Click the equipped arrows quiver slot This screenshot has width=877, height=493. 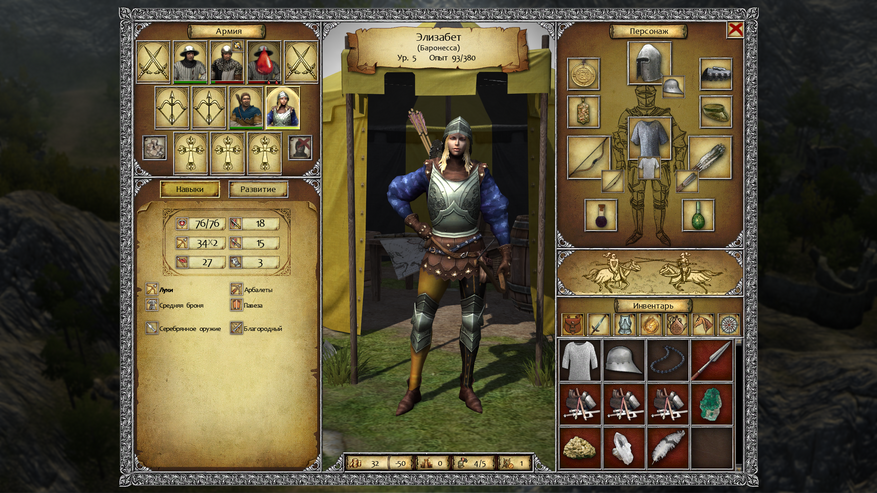coord(710,156)
